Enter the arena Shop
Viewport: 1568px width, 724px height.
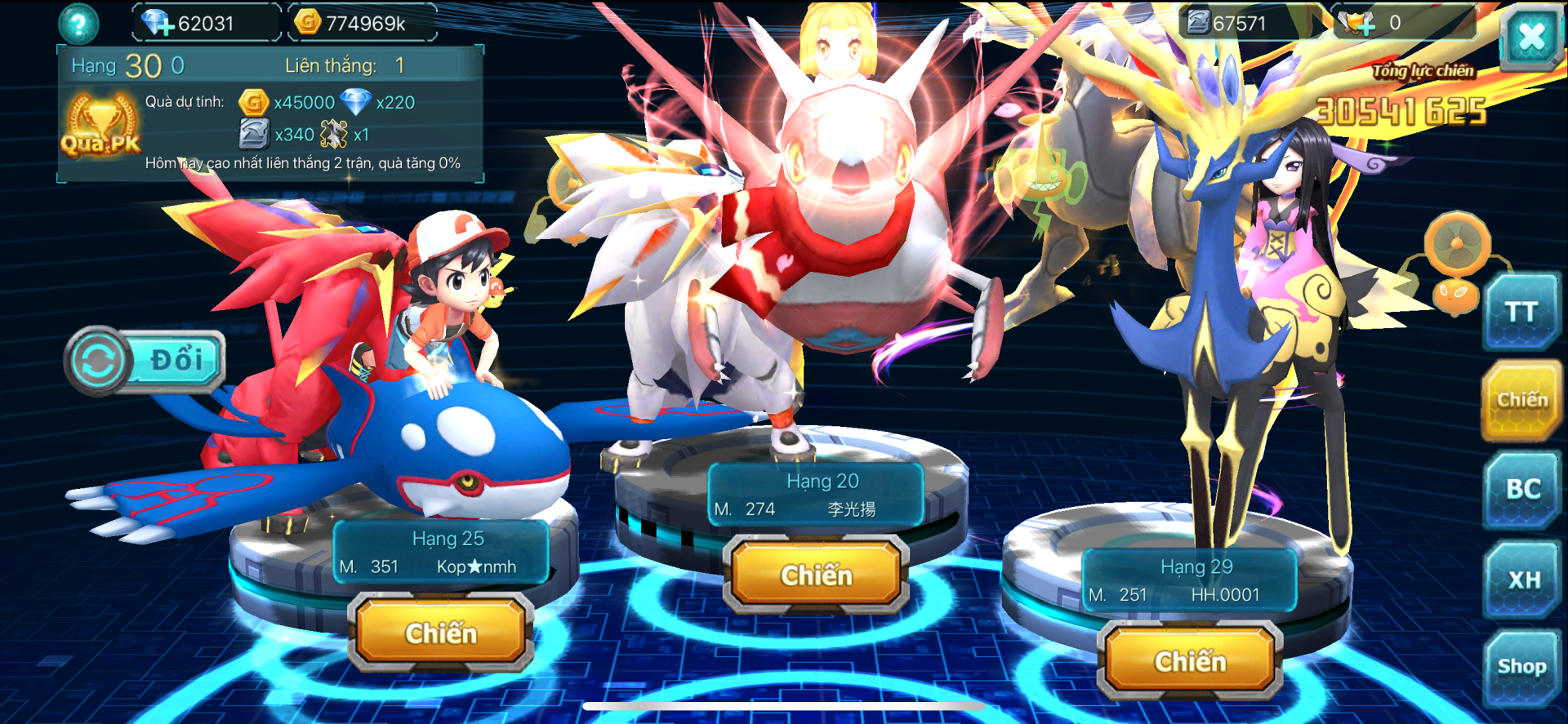coord(1521,667)
